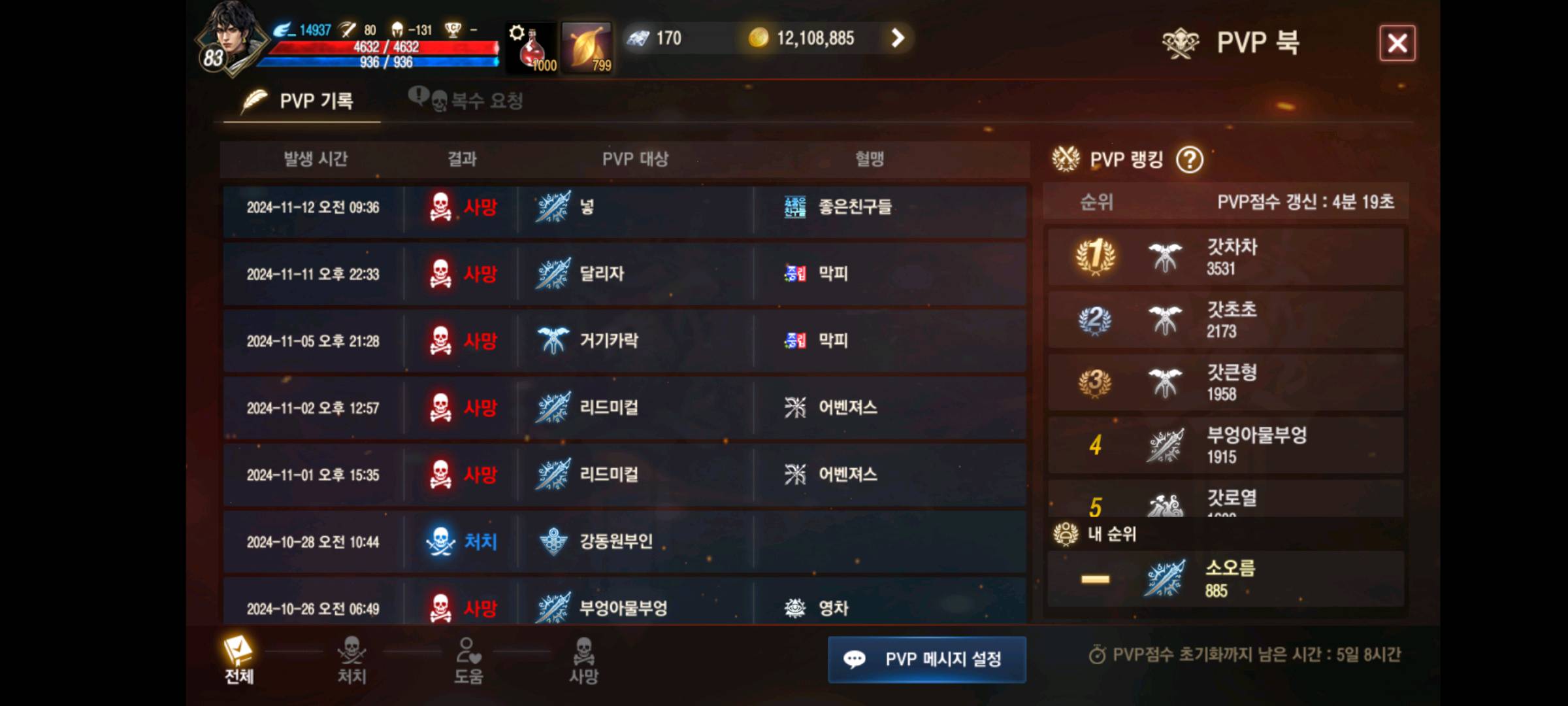Open PVP 메시지 설정

click(x=926, y=660)
